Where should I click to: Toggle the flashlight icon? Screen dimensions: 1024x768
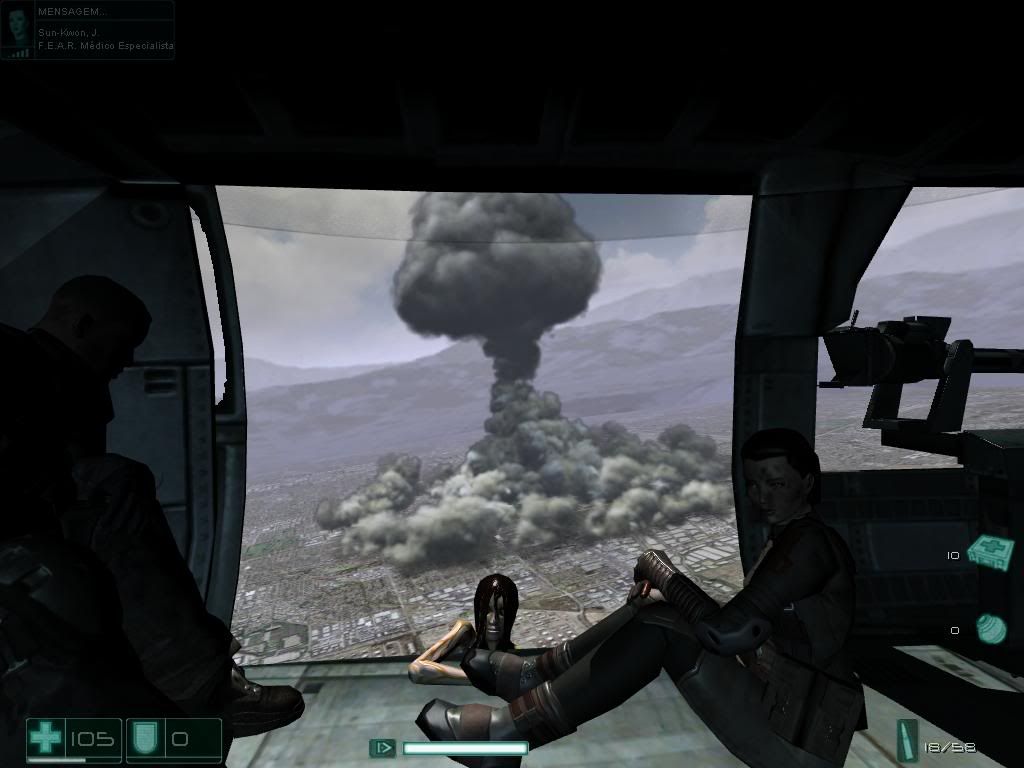pyautogui.click(x=382, y=747)
